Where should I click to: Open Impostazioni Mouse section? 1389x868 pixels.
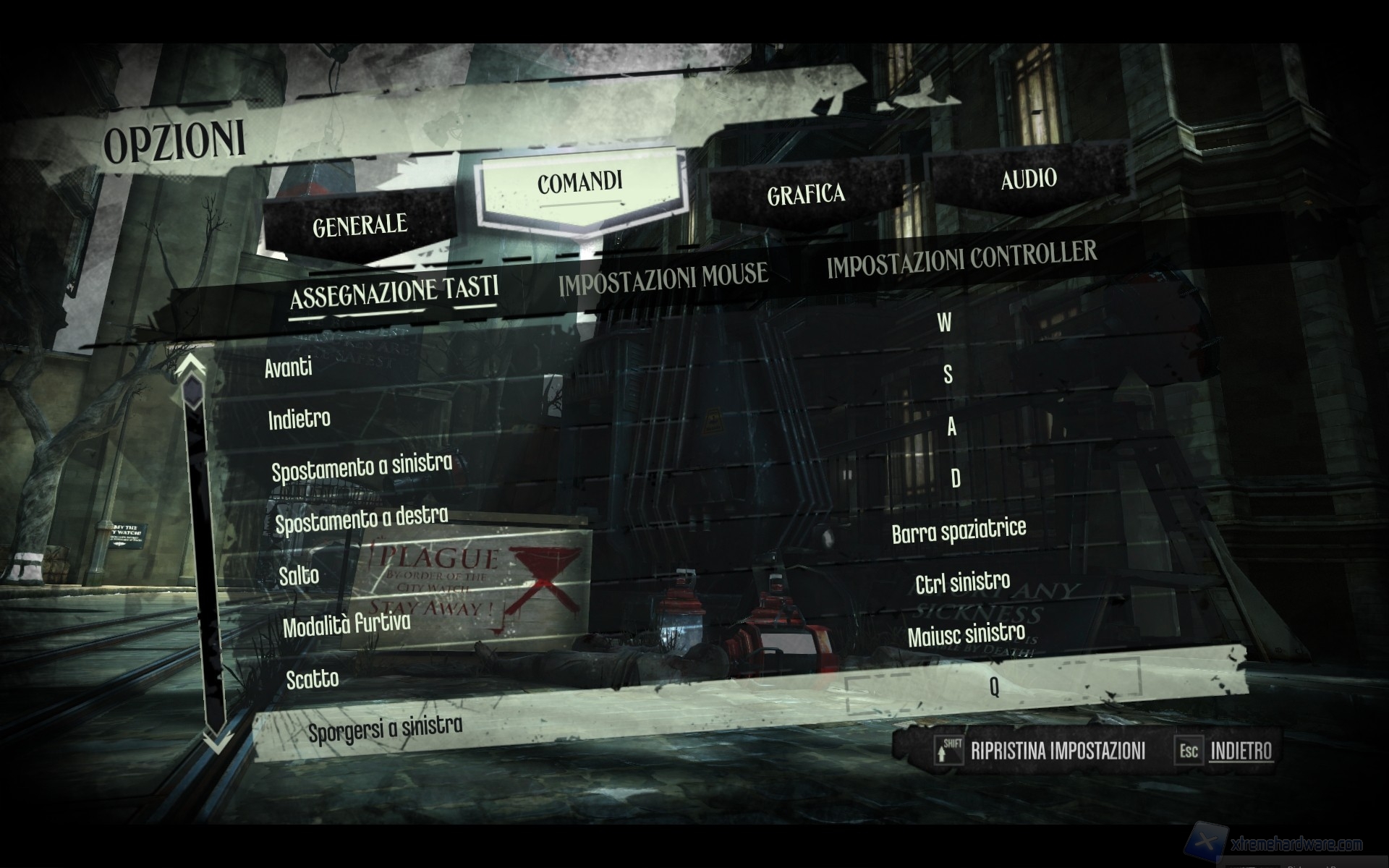[x=663, y=278]
